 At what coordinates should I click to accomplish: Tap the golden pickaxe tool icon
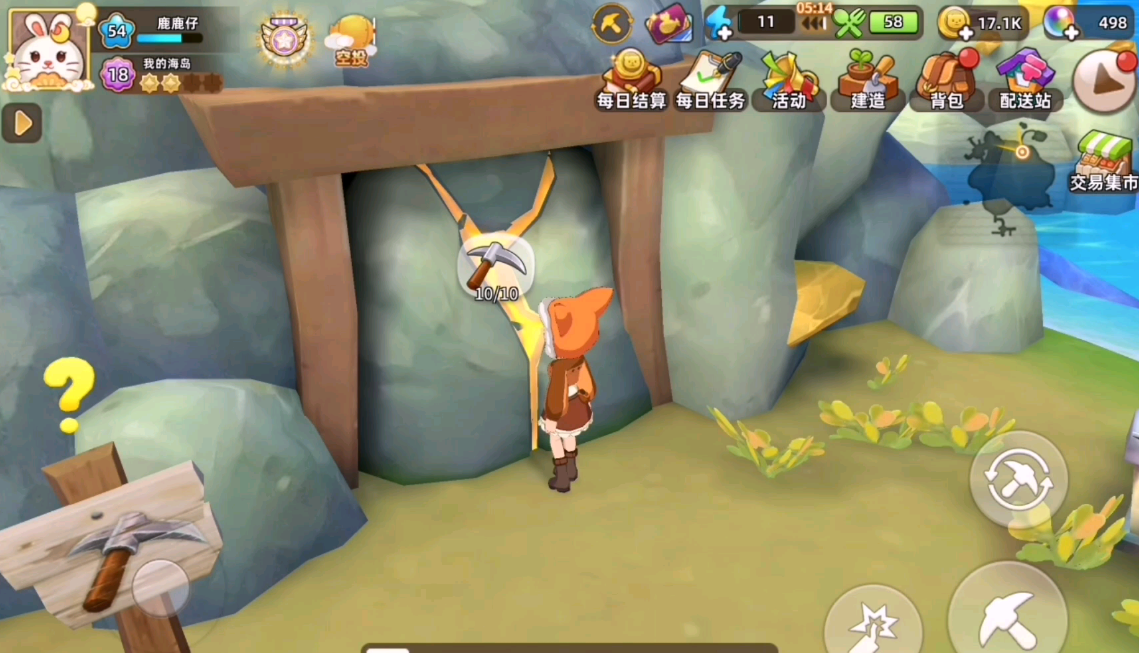[612, 23]
